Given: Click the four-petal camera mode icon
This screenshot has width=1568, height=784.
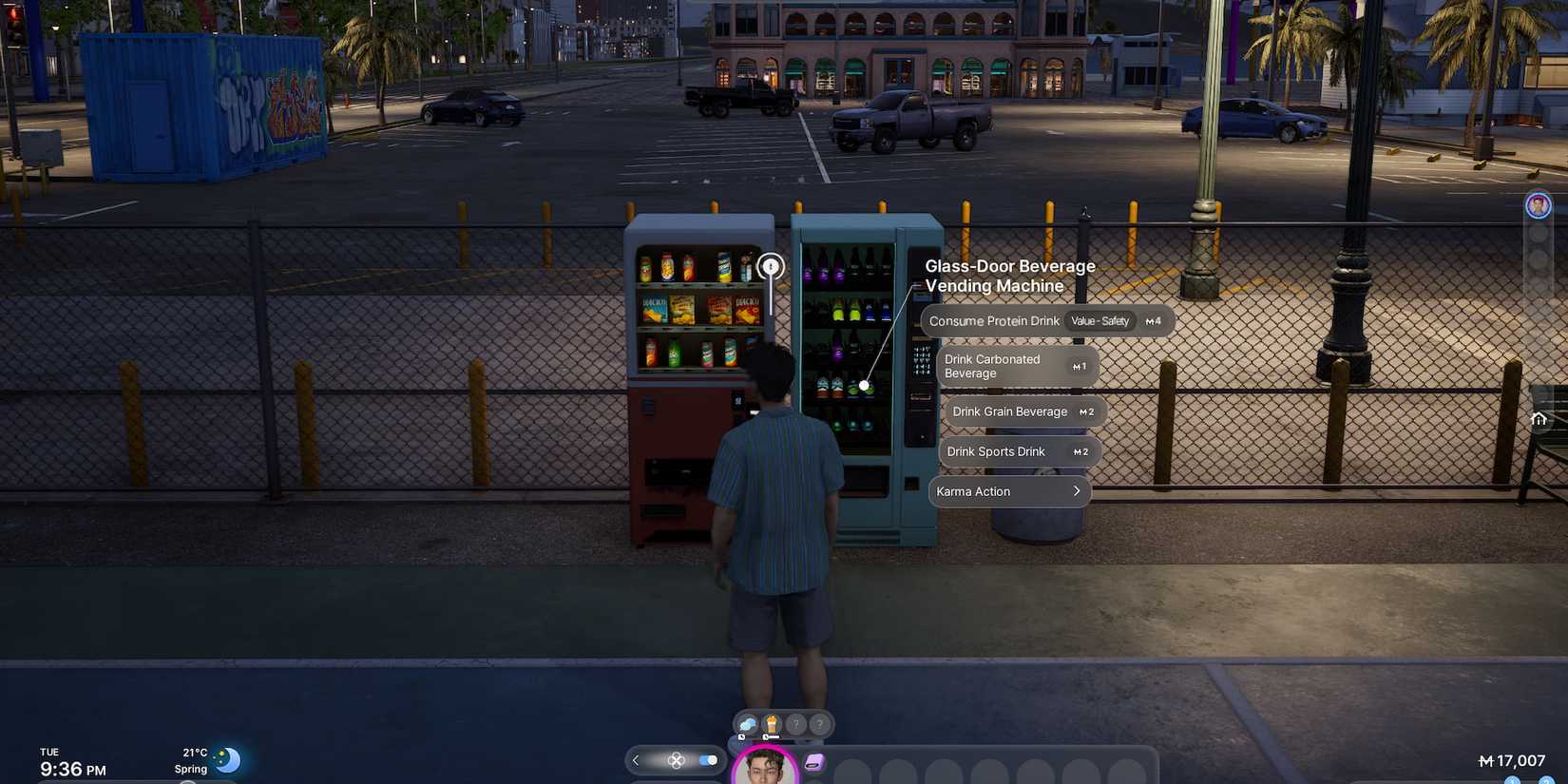Looking at the screenshot, I should (676, 760).
